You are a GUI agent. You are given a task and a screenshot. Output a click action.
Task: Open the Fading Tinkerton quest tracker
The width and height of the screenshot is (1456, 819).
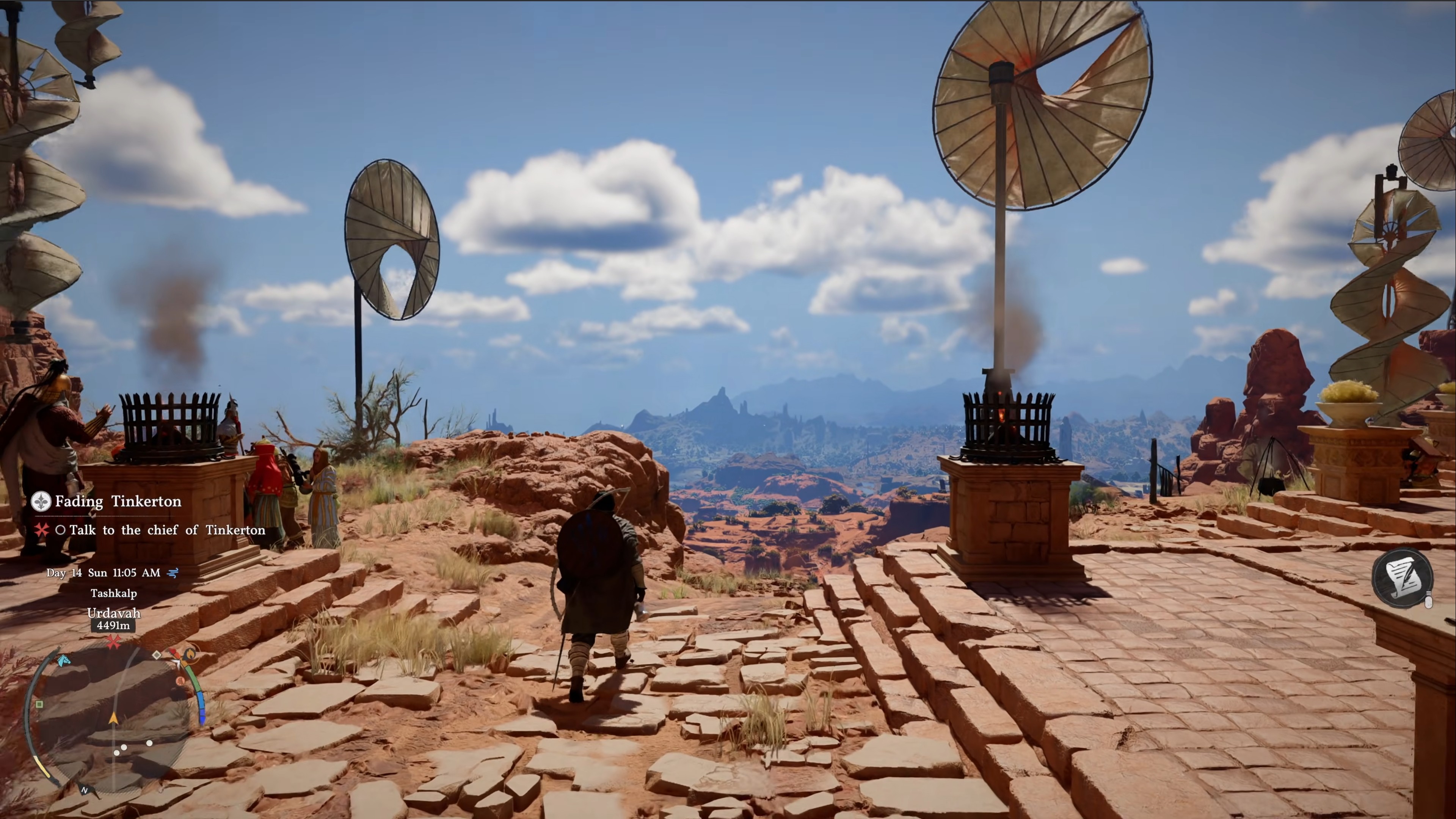point(118,501)
